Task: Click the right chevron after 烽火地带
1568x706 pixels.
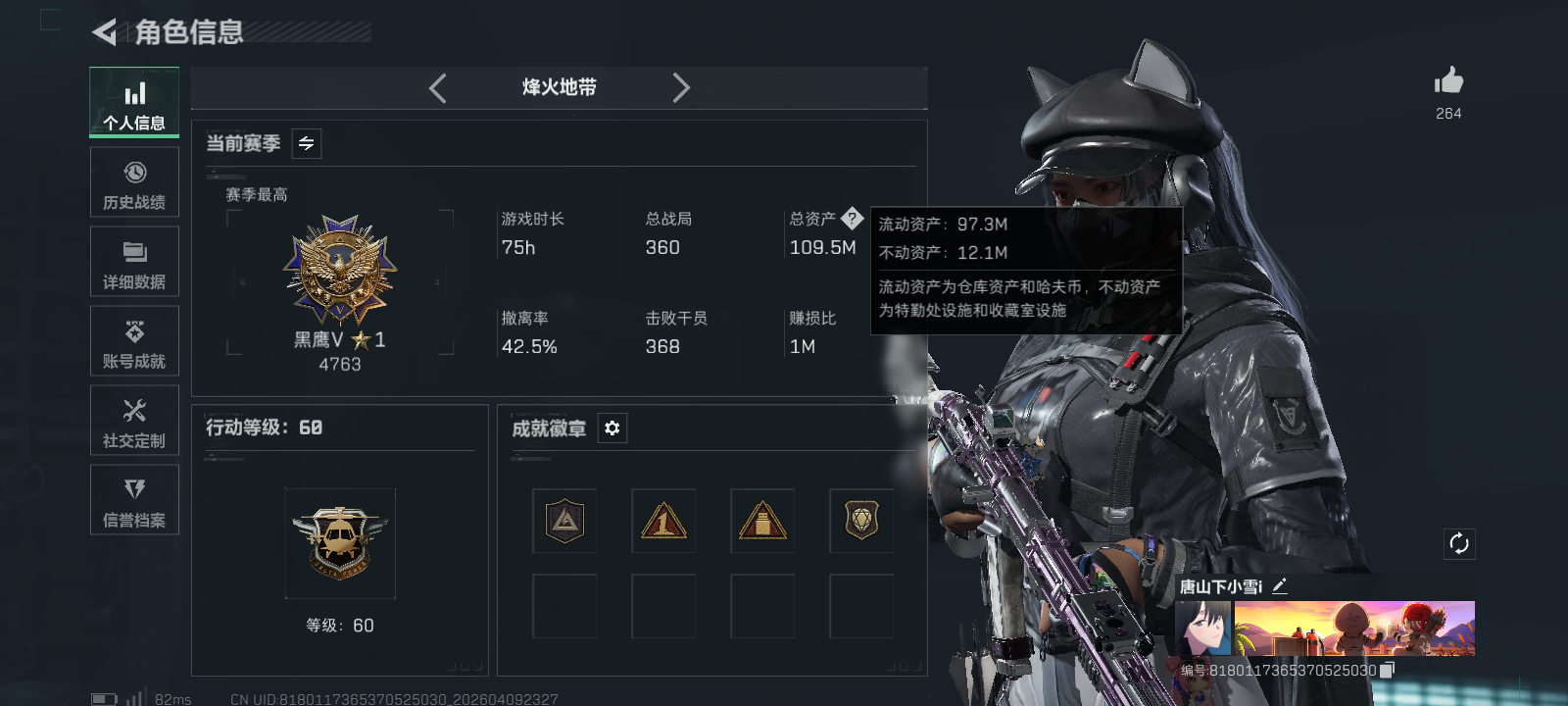Action: point(682,87)
